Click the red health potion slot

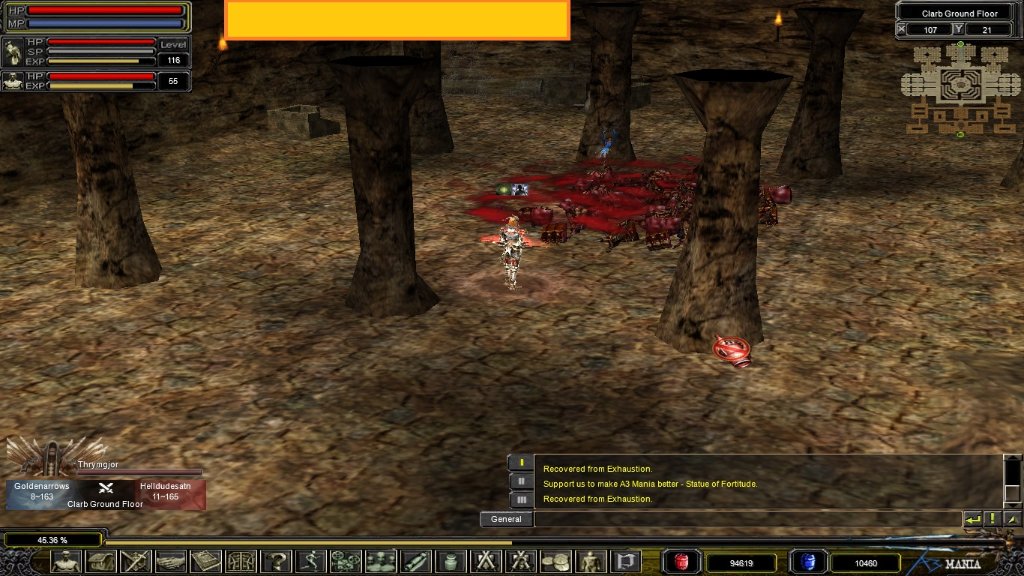(x=682, y=562)
